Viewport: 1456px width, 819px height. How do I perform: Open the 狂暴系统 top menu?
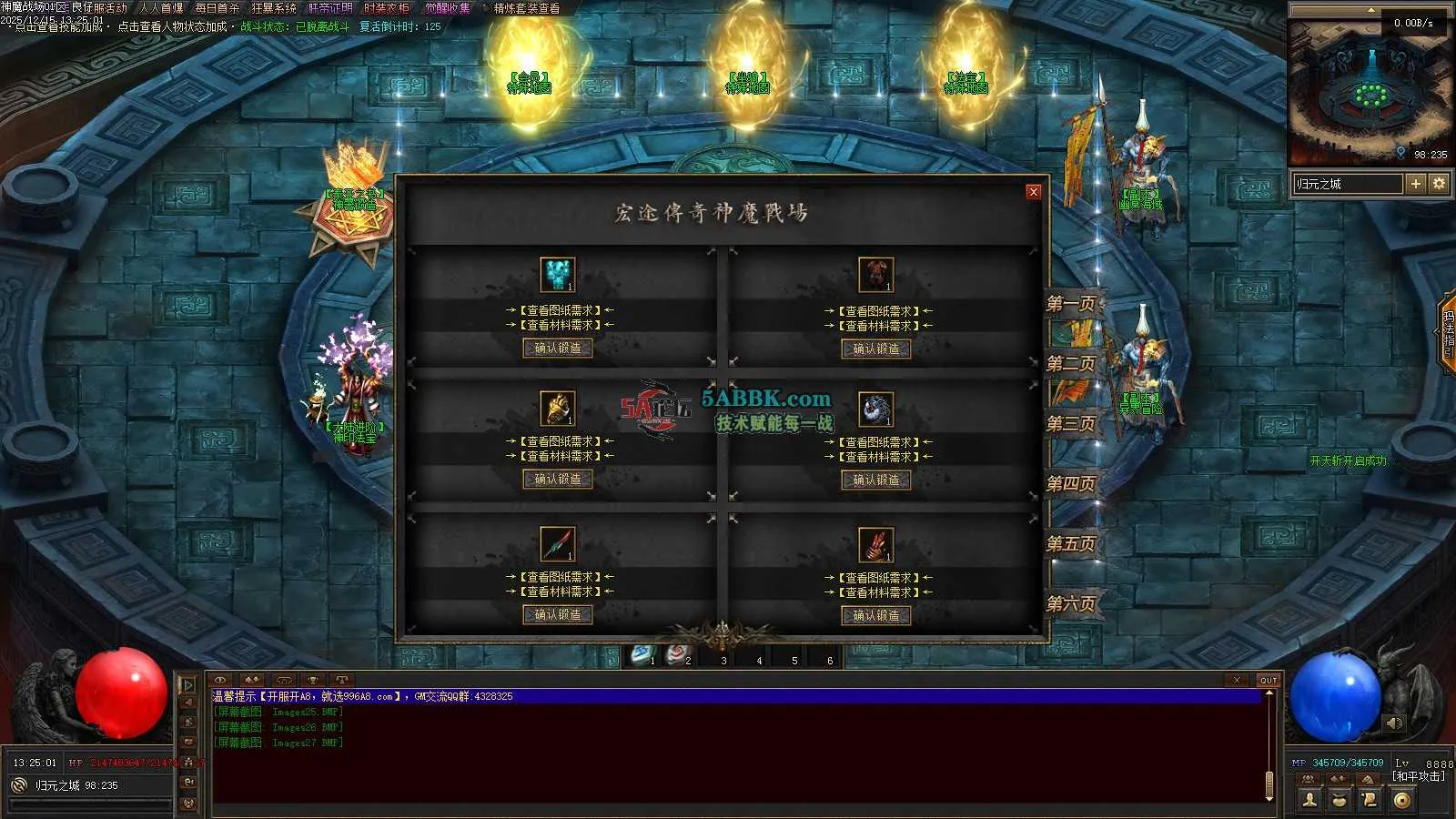pyautogui.click(x=274, y=8)
